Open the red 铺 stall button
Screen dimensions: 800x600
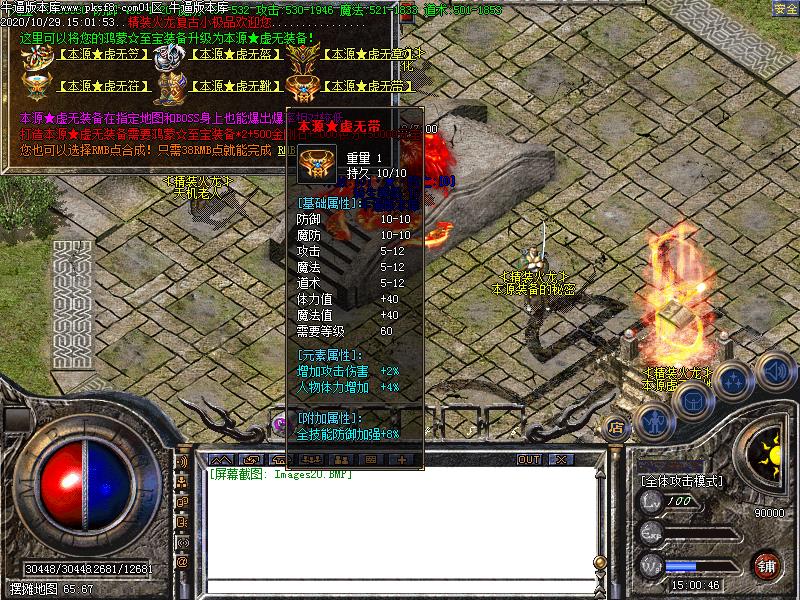[767, 565]
